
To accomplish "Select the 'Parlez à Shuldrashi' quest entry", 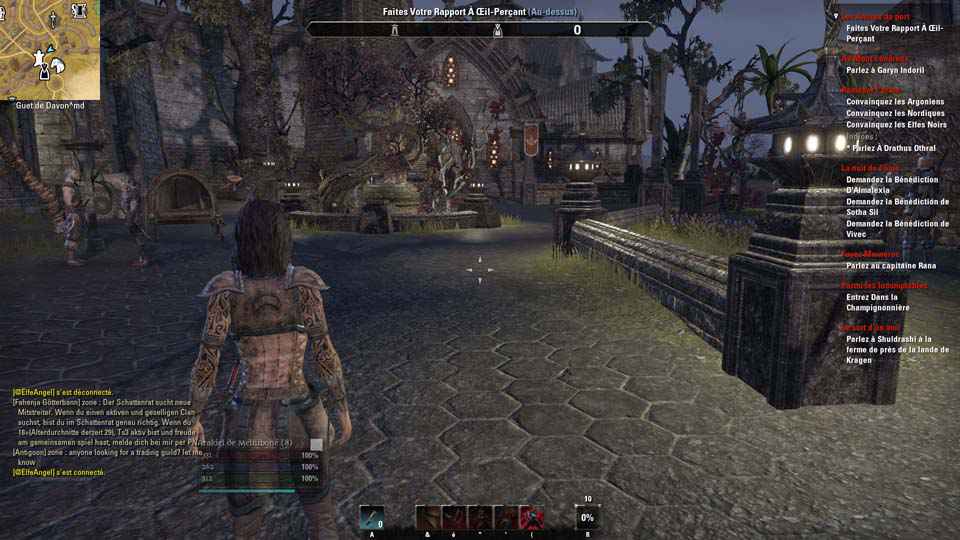I will tap(888, 349).
